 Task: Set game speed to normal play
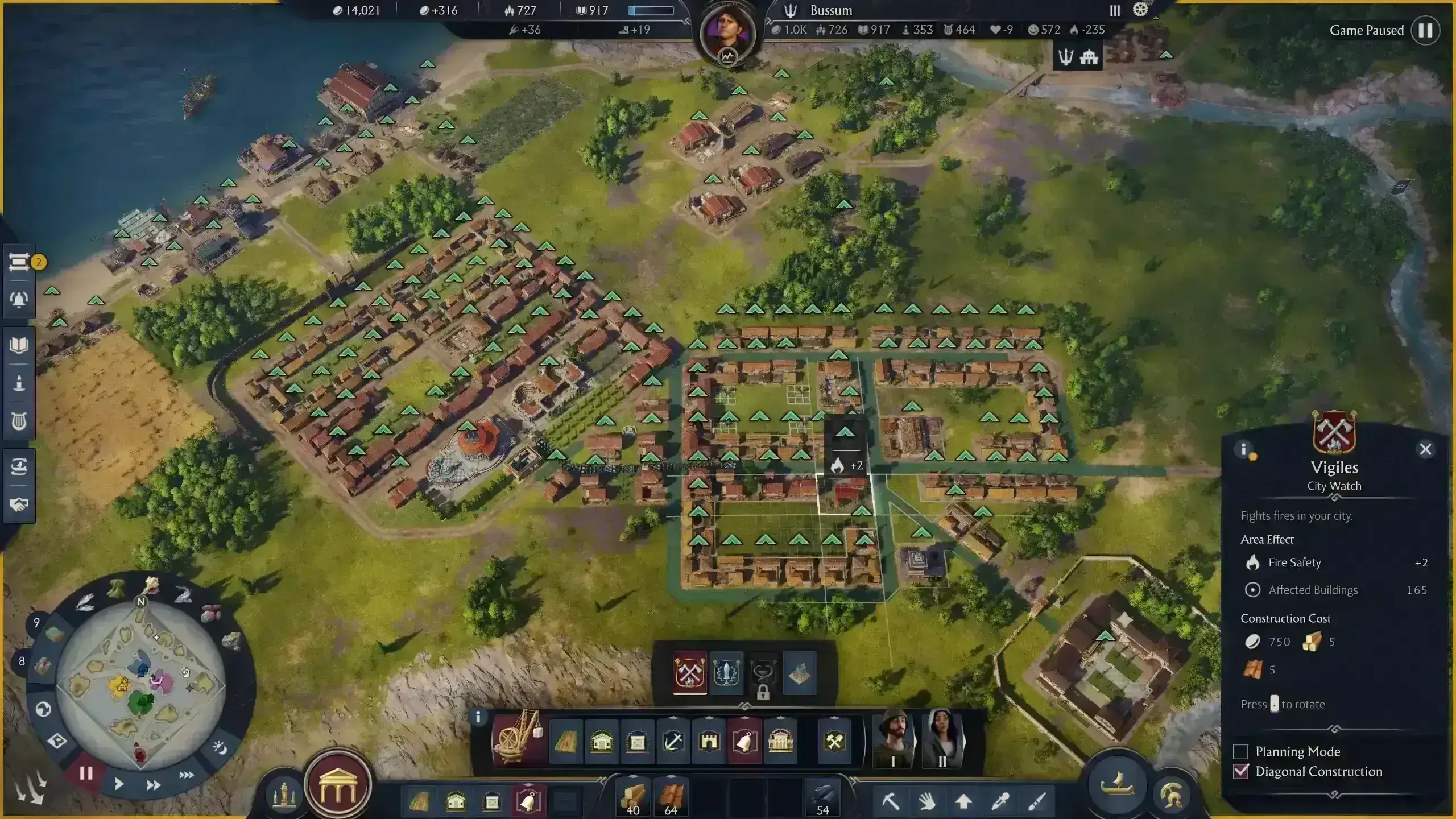click(x=119, y=784)
